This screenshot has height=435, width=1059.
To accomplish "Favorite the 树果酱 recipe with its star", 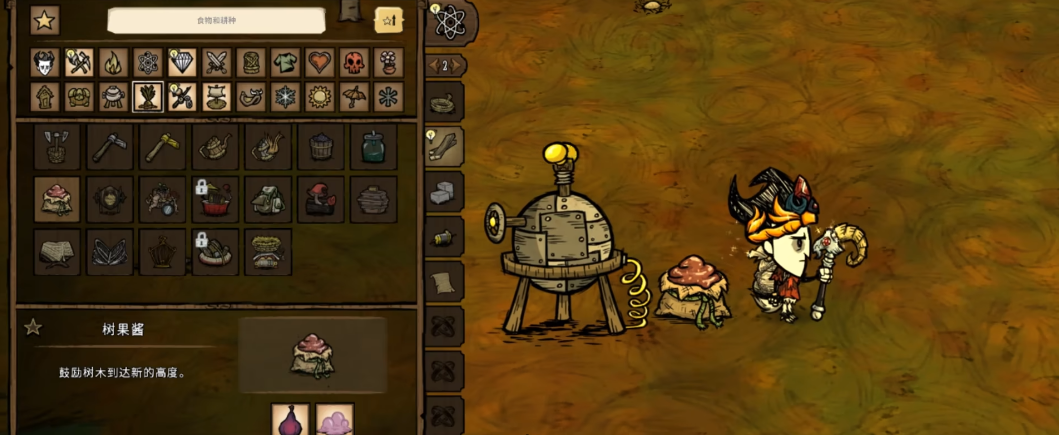I will pyautogui.click(x=33, y=327).
